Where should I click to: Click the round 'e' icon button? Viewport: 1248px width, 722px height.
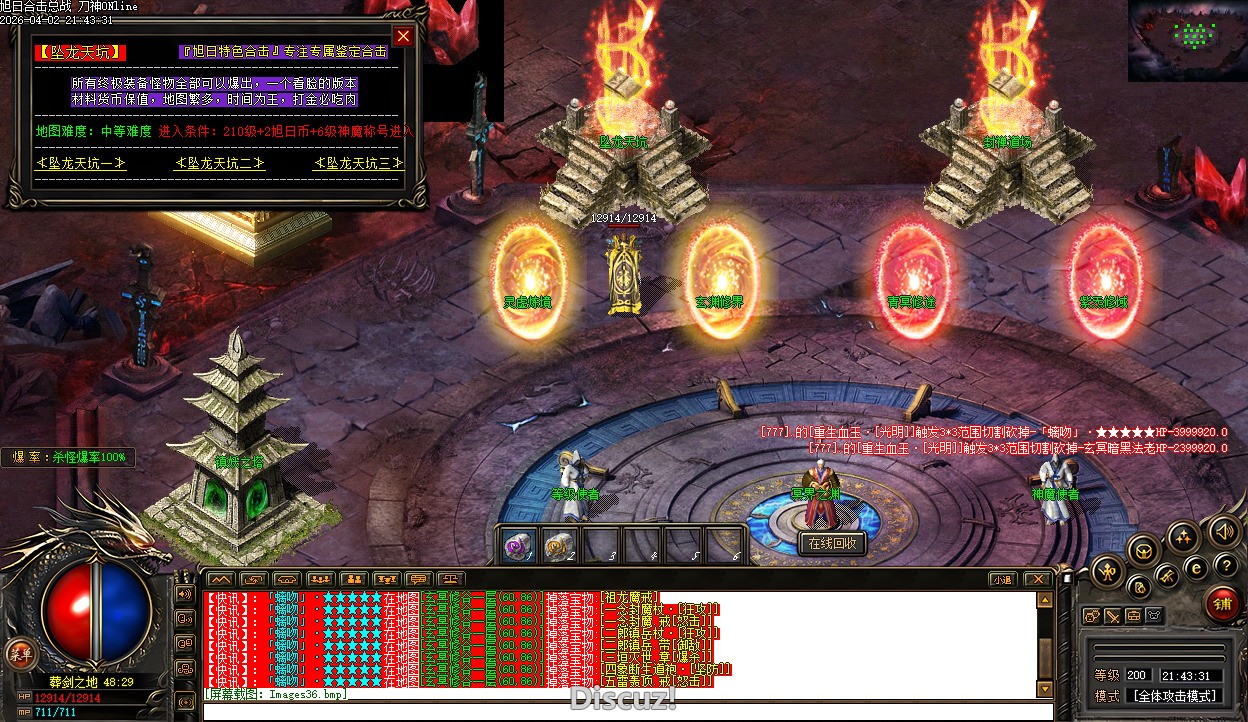tap(1194, 567)
